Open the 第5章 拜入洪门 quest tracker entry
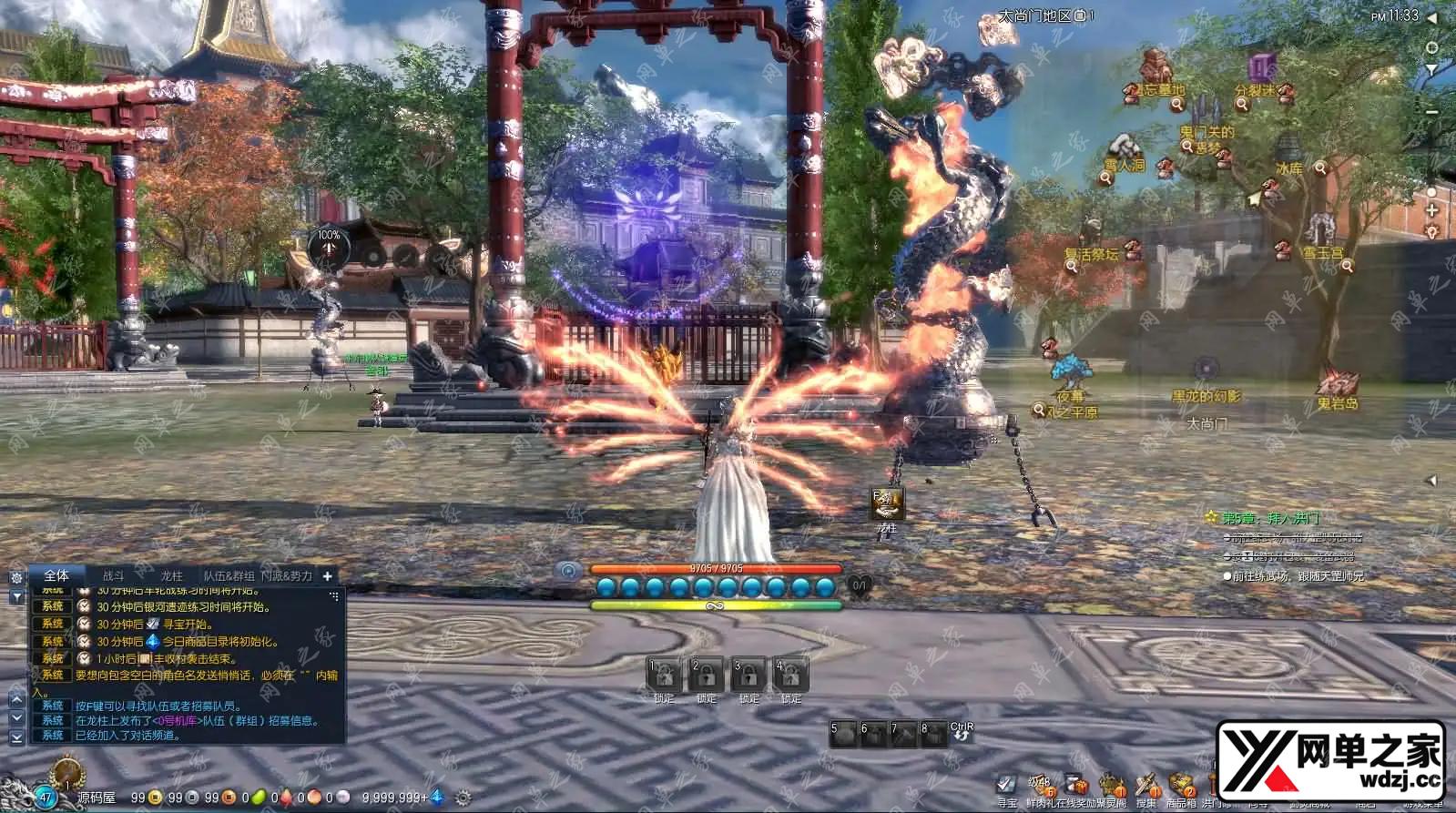Image resolution: width=1456 pixels, height=813 pixels. point(1269,517)
